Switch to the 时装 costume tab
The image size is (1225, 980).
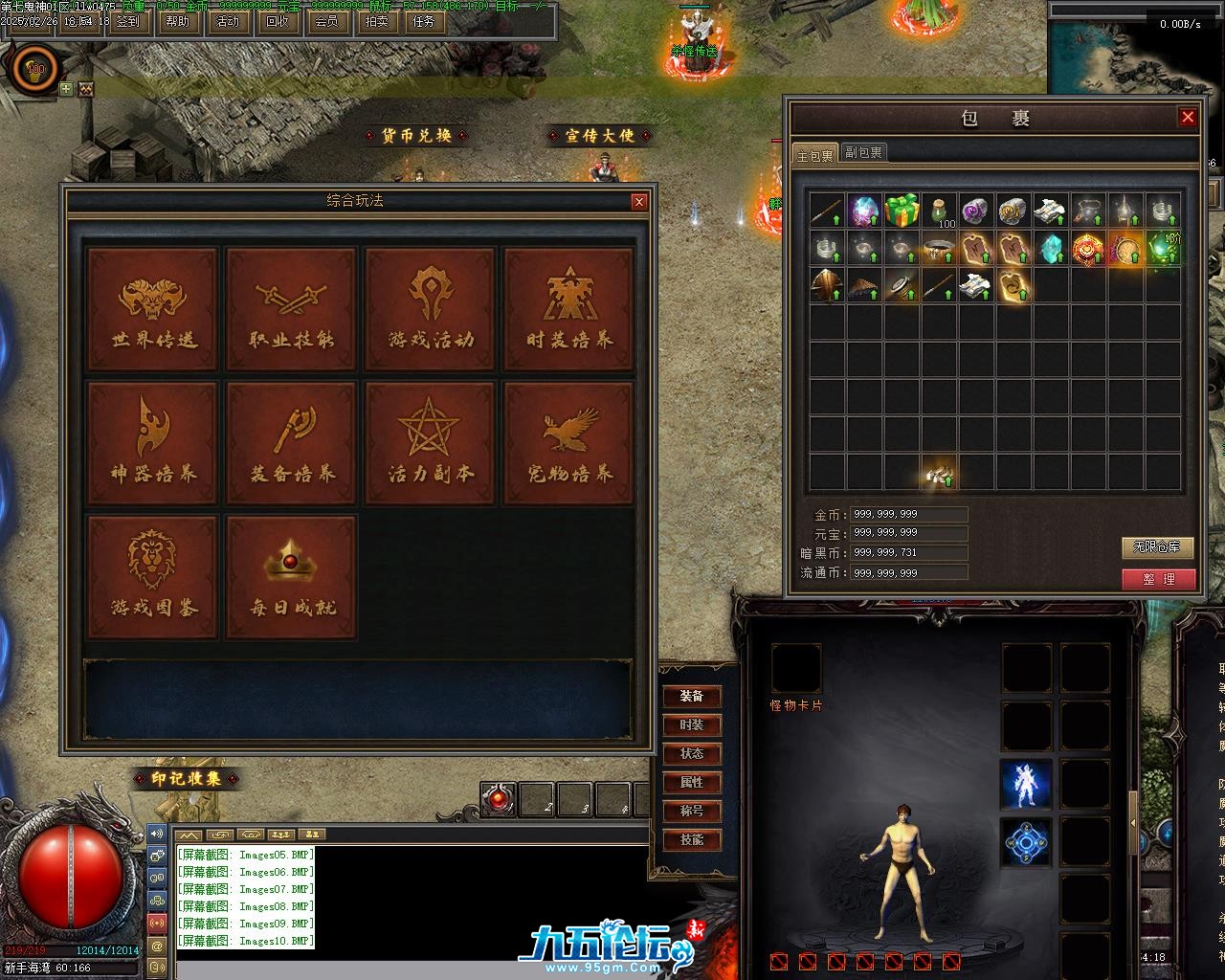691,725
